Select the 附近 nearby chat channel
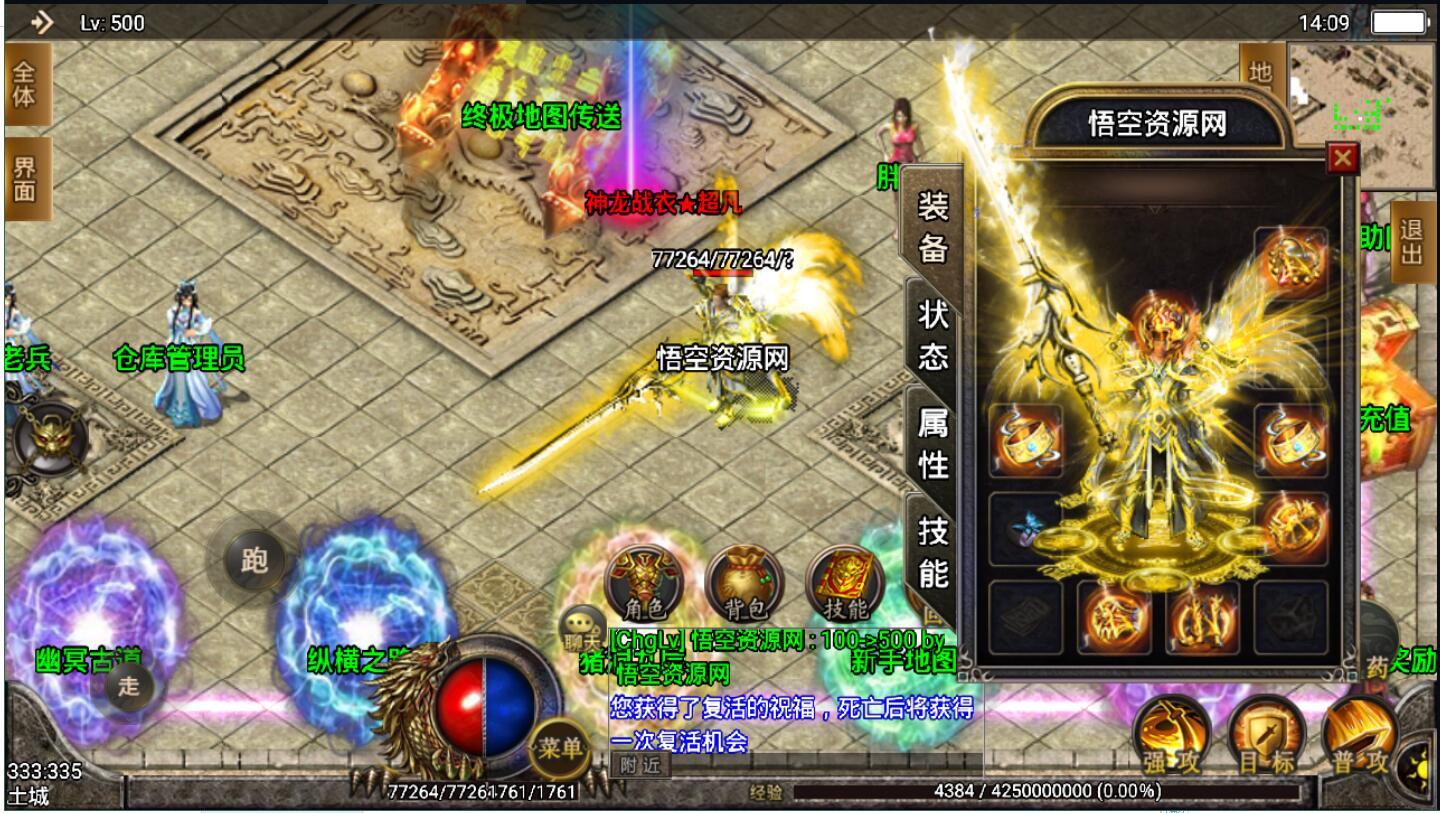This screenshot has width=1440, height=813. [640, 765]
